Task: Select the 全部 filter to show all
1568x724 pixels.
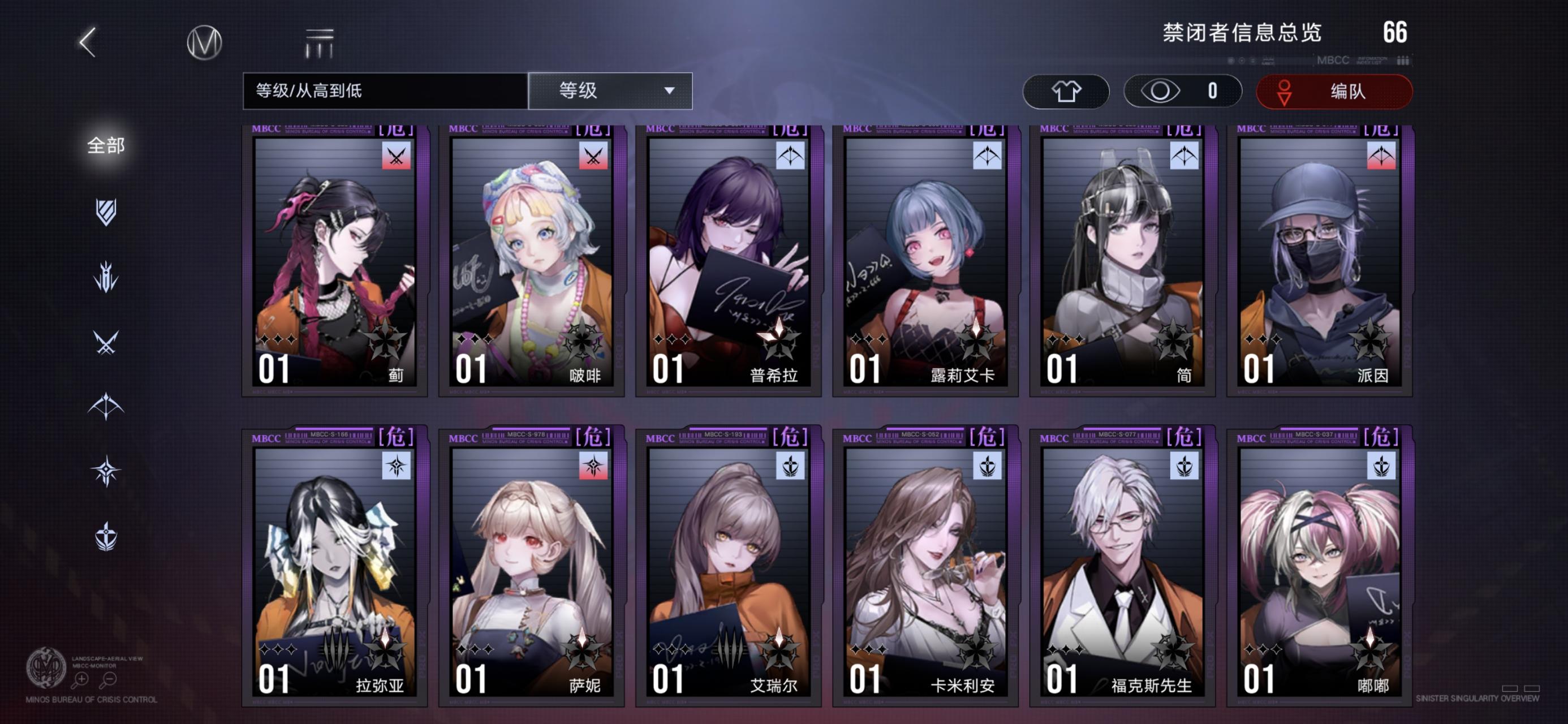Action: click(106, 146)
